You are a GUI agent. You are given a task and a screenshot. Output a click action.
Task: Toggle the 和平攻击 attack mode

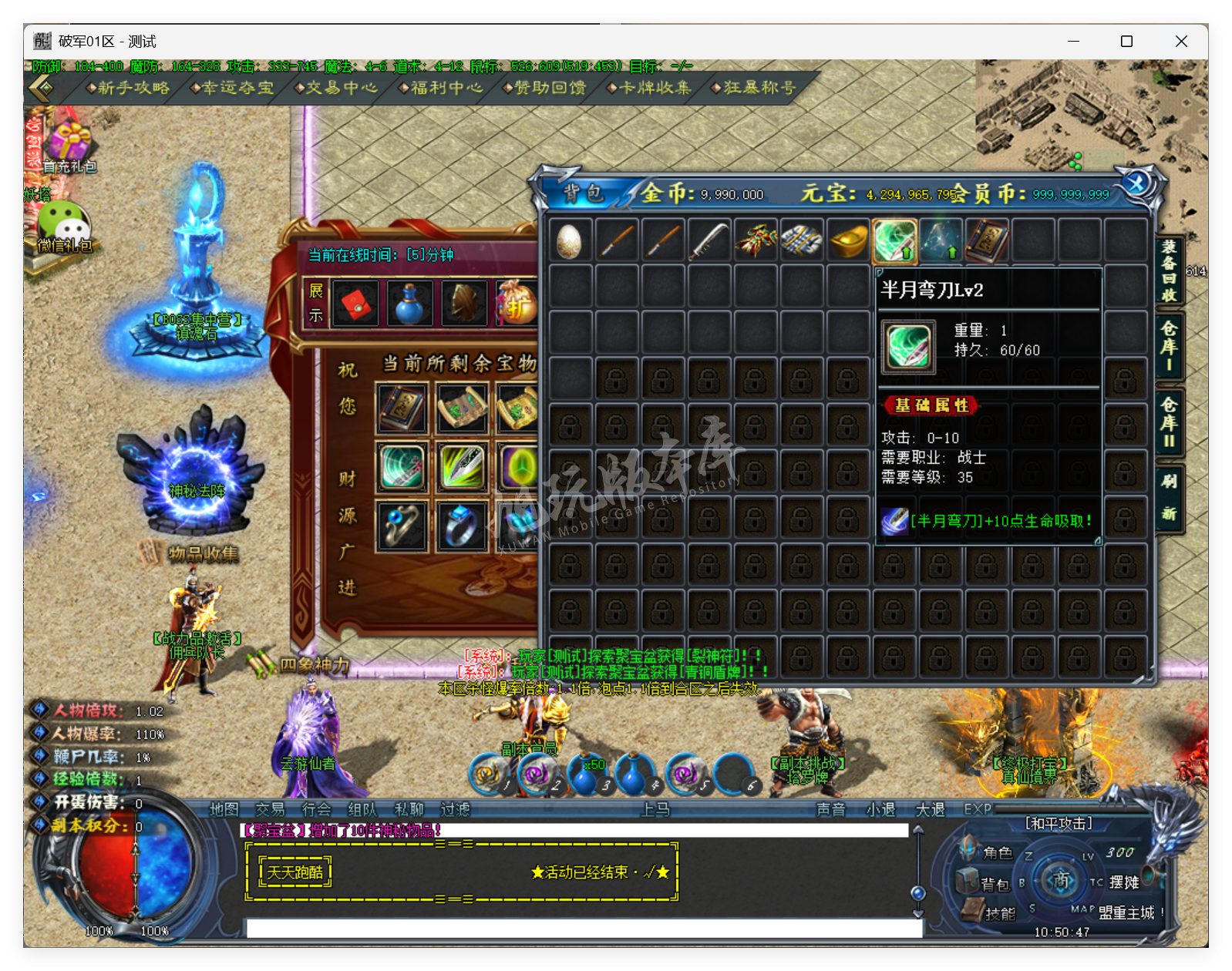[1059, 823]
